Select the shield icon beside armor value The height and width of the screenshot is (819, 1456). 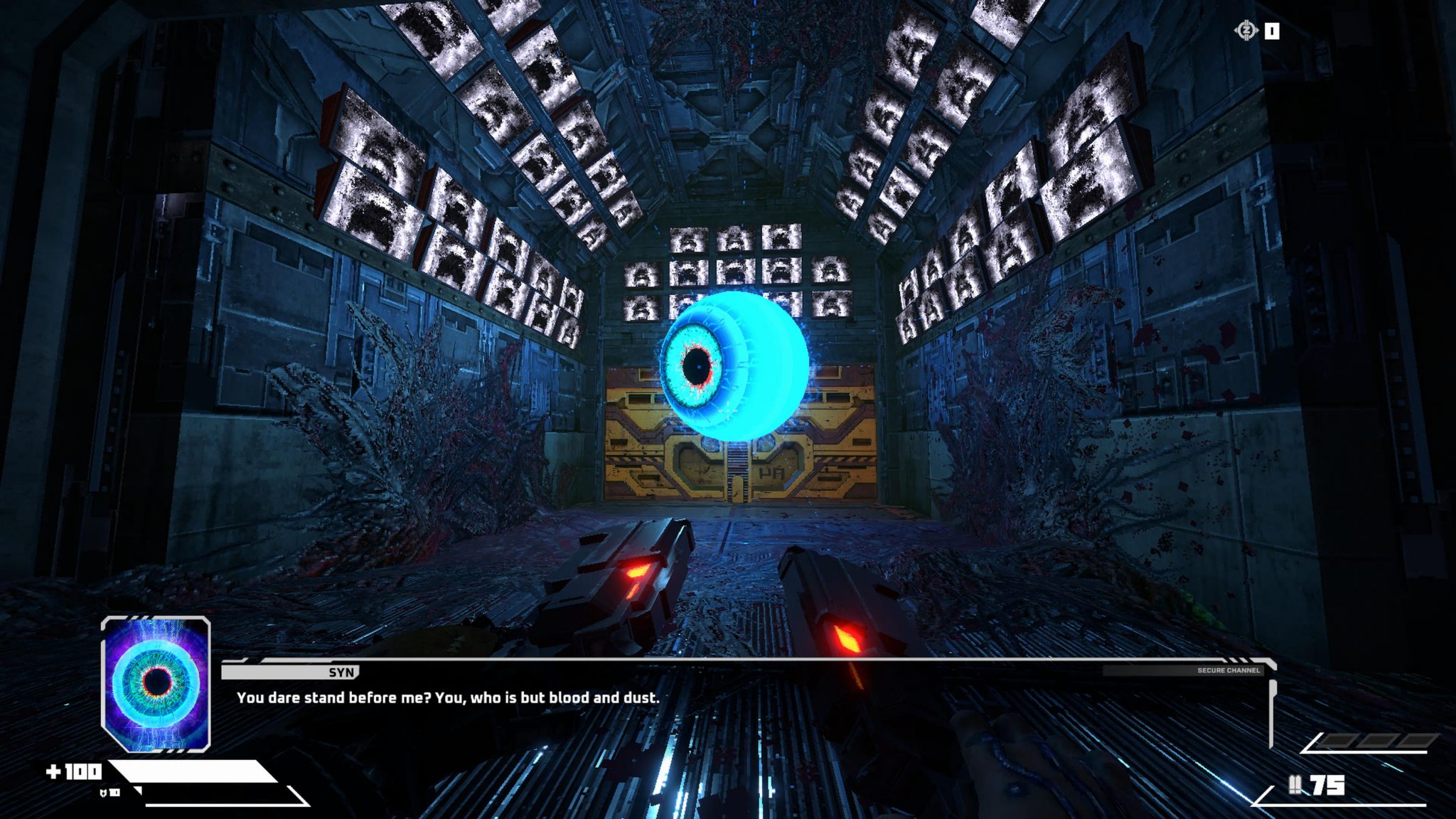coord(104,793)
